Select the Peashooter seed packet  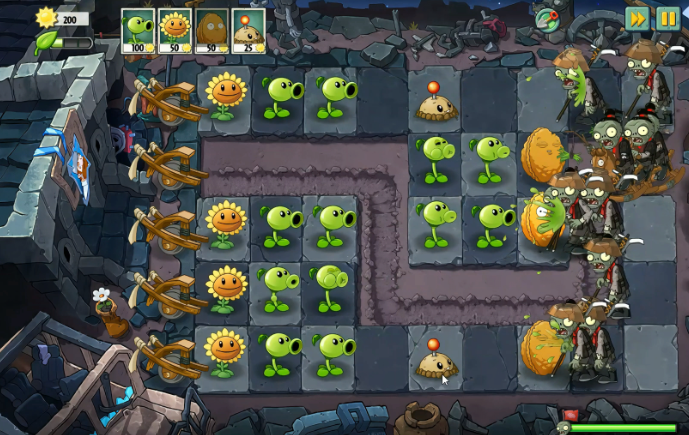138,30
